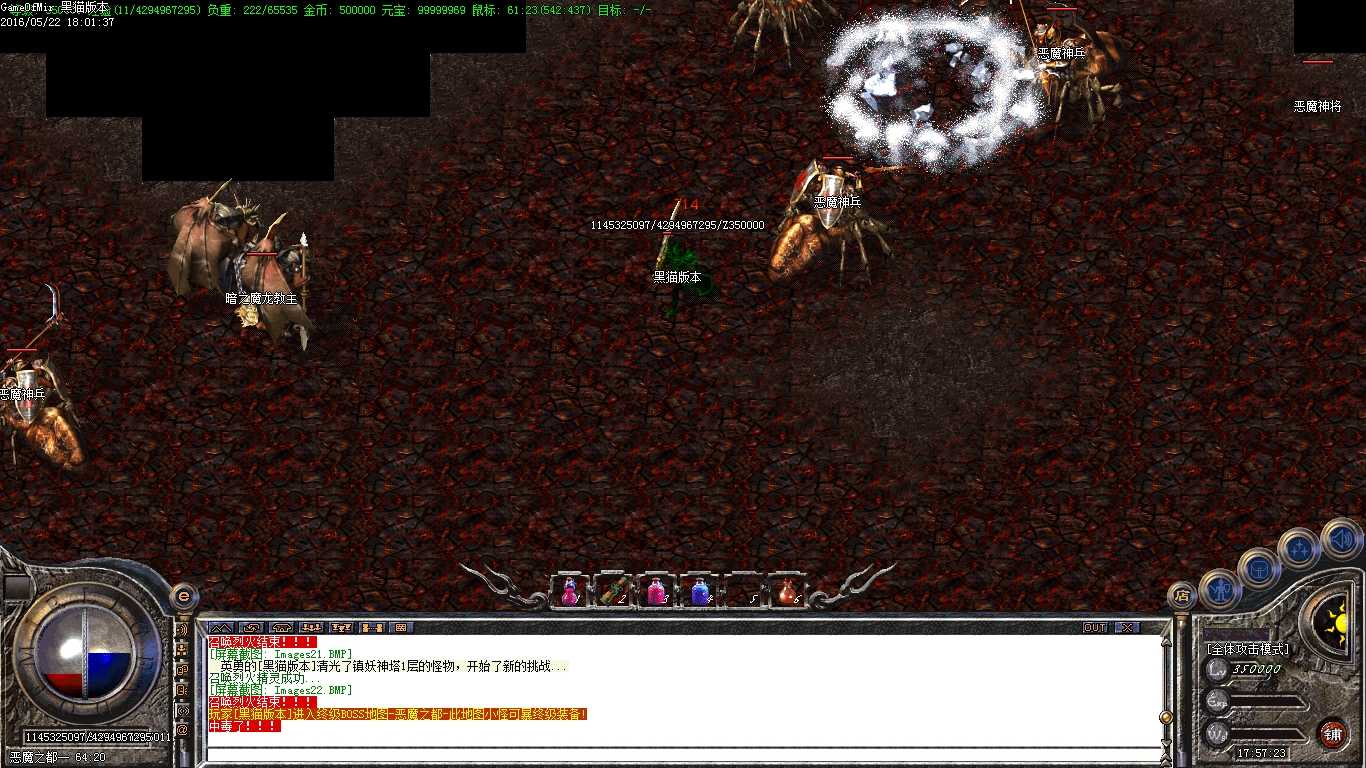
Task: Click the @ whisper icon in chat sidebar
Action: click(x=183, y=728)
